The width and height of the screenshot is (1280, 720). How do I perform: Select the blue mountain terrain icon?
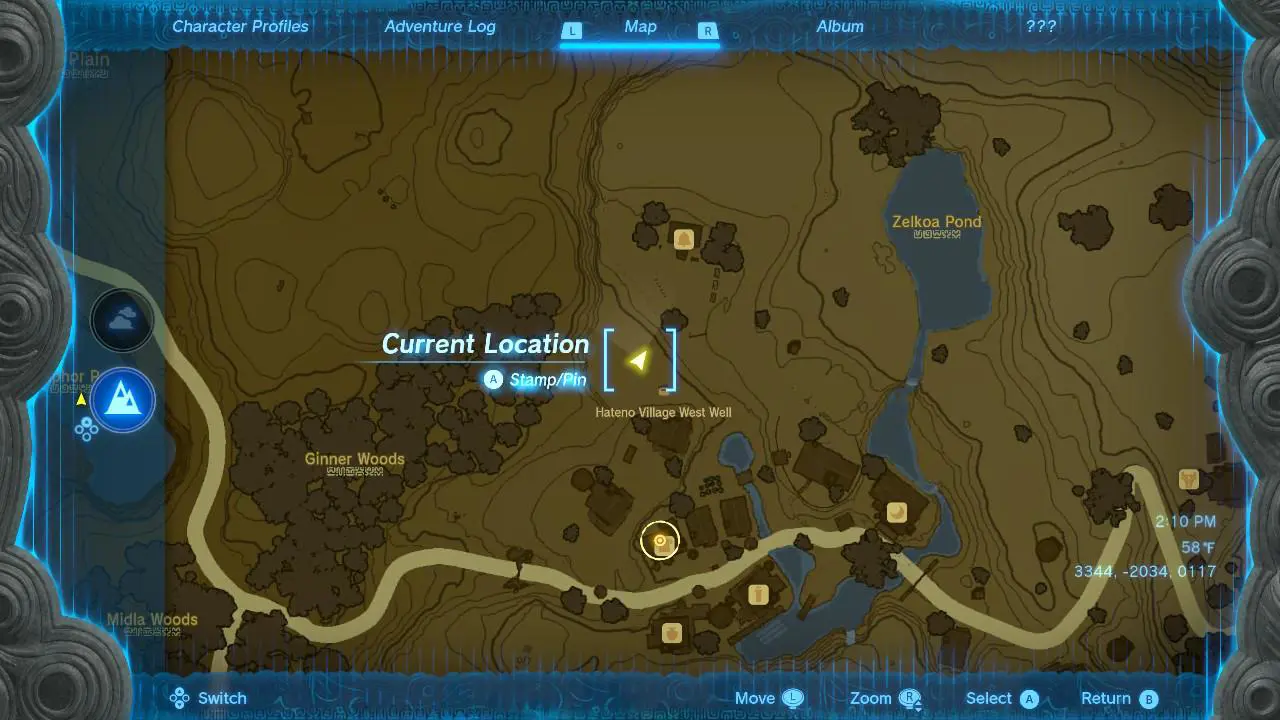(x=122, y=400)
